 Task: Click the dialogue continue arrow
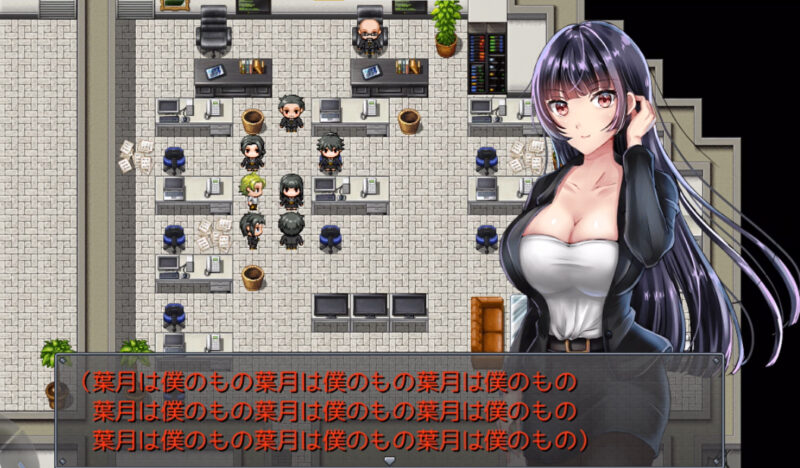pyautogui.click(x=390, y=460)
